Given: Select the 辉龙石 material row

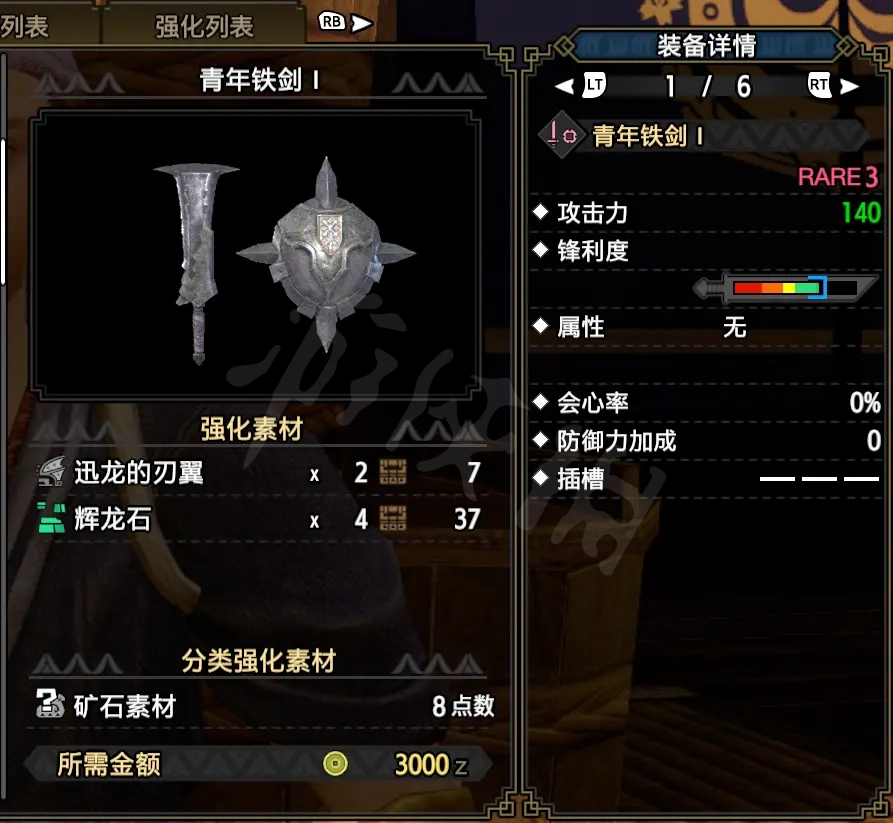Looking at the screenshot, I should (258, 519).
